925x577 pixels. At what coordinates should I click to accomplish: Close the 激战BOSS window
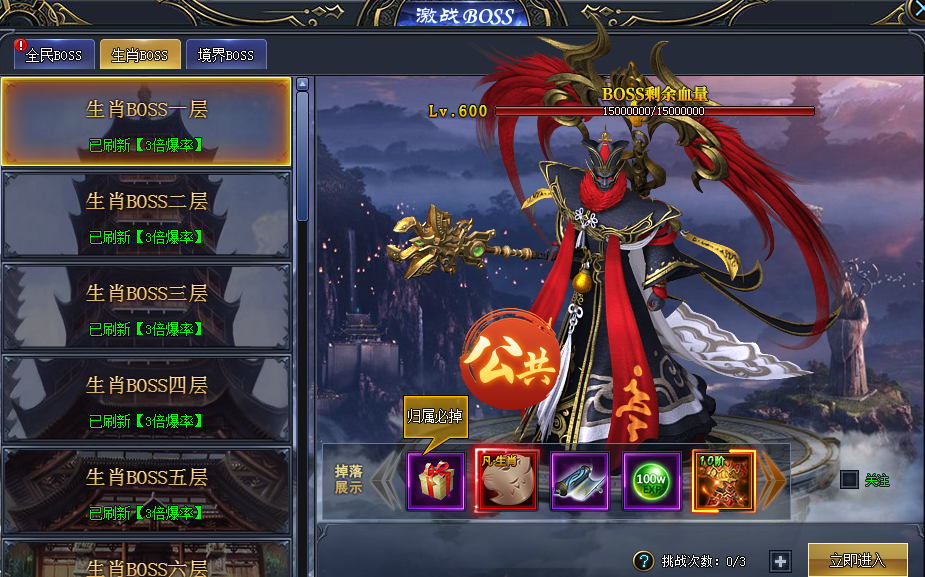coord(918,8)
